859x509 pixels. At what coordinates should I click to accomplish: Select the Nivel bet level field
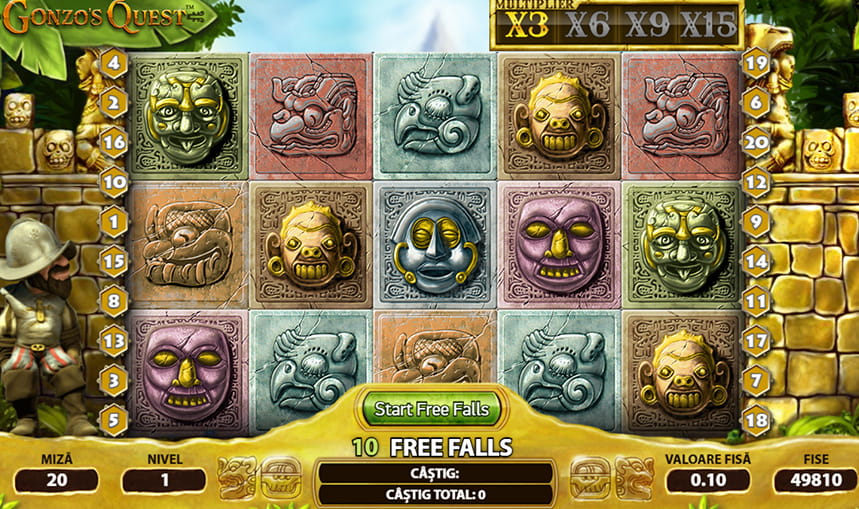coord(163,480)
